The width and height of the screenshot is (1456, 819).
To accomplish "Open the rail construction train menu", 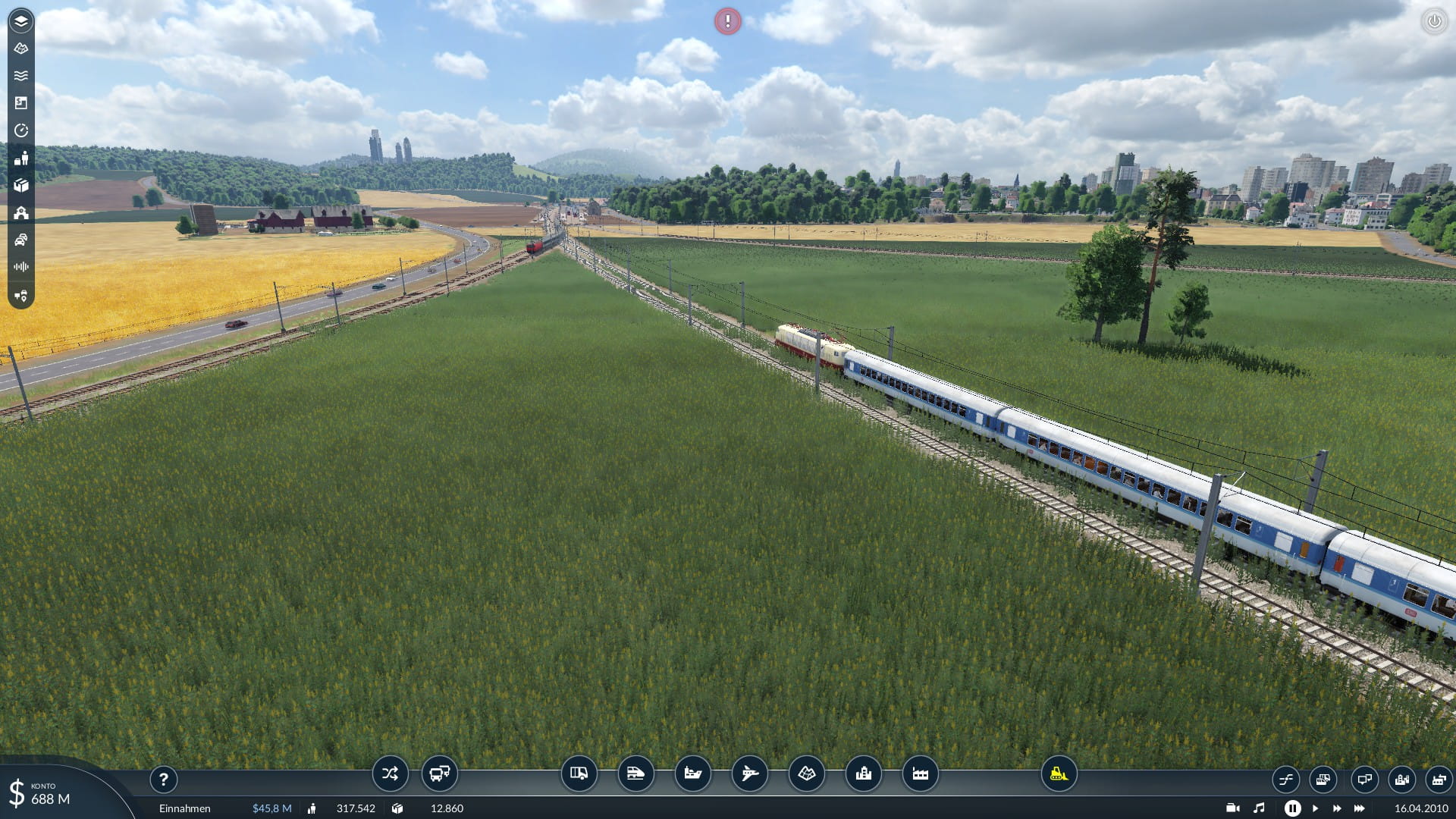I will click(635, 773).
